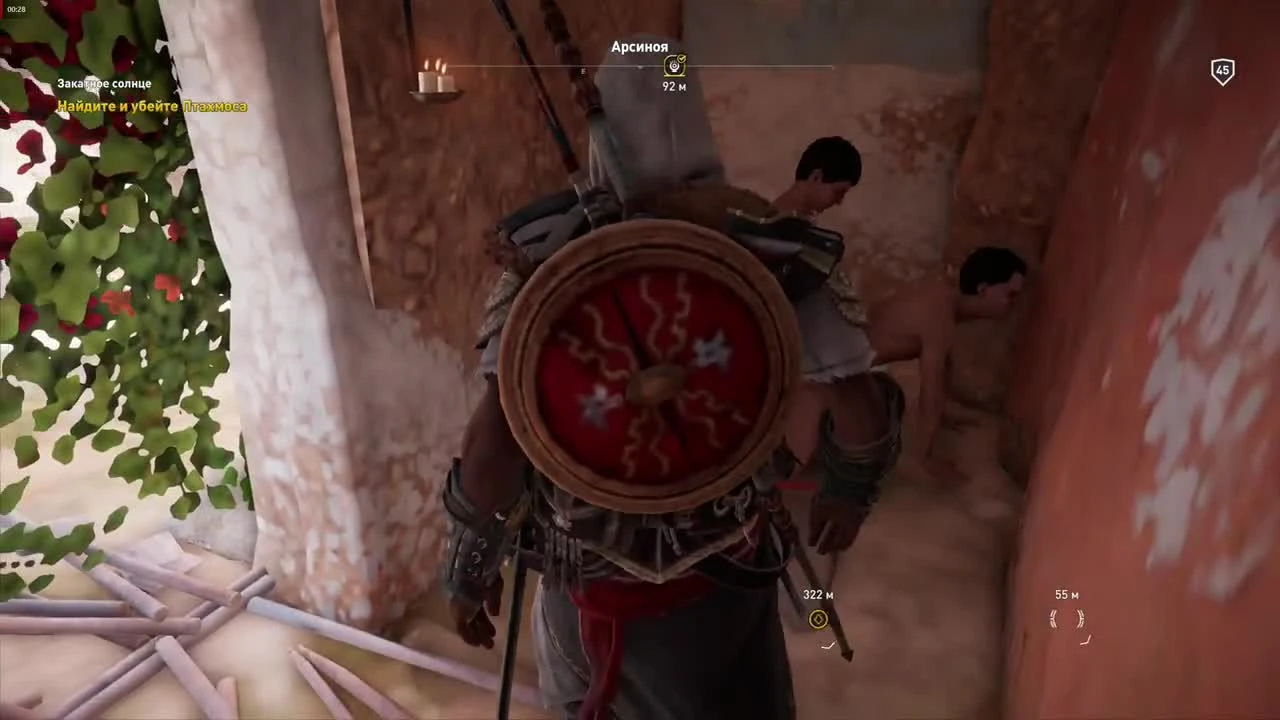Image resolution: width=1280 pixels, height=720 pixels.
Task: Select the yellow diamond waypoint marker at 322 м
Action: (x=818, y=620)
